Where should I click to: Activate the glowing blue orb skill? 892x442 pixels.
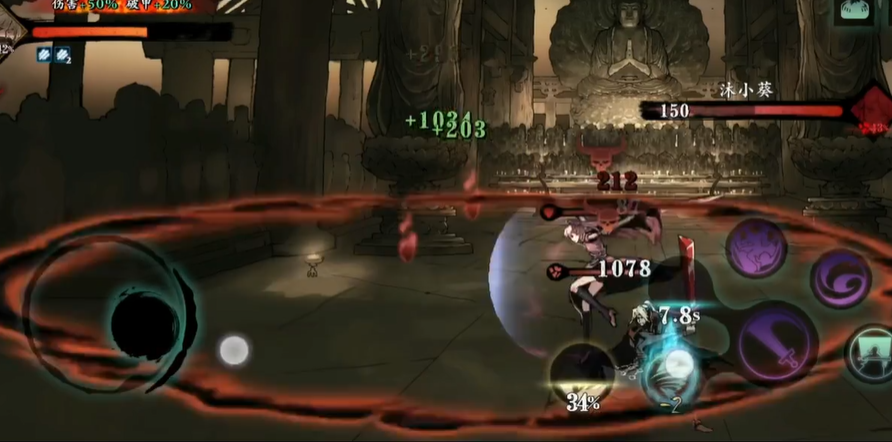click(673, 371)
